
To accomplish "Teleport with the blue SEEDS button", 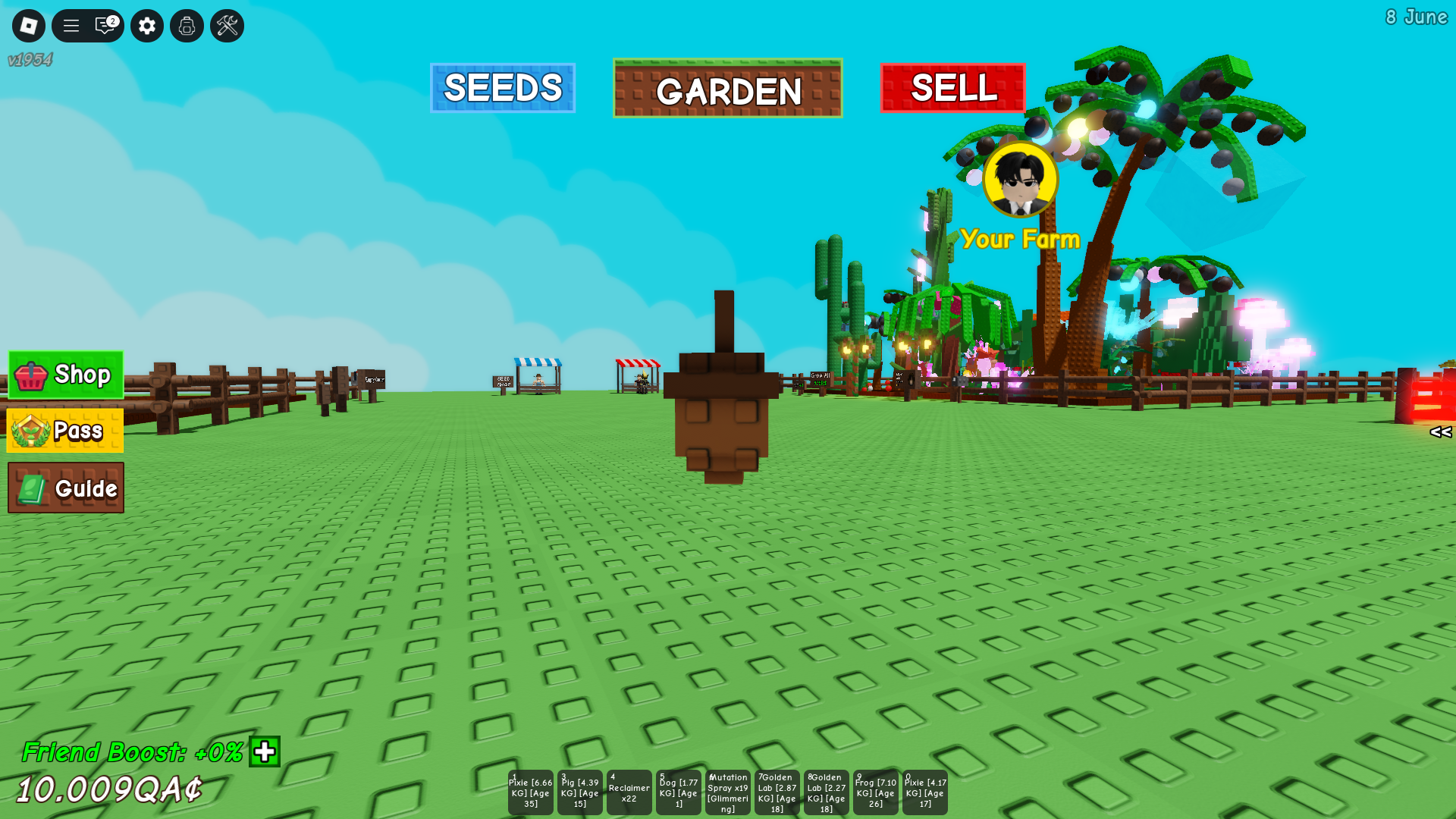I will 503,88.
